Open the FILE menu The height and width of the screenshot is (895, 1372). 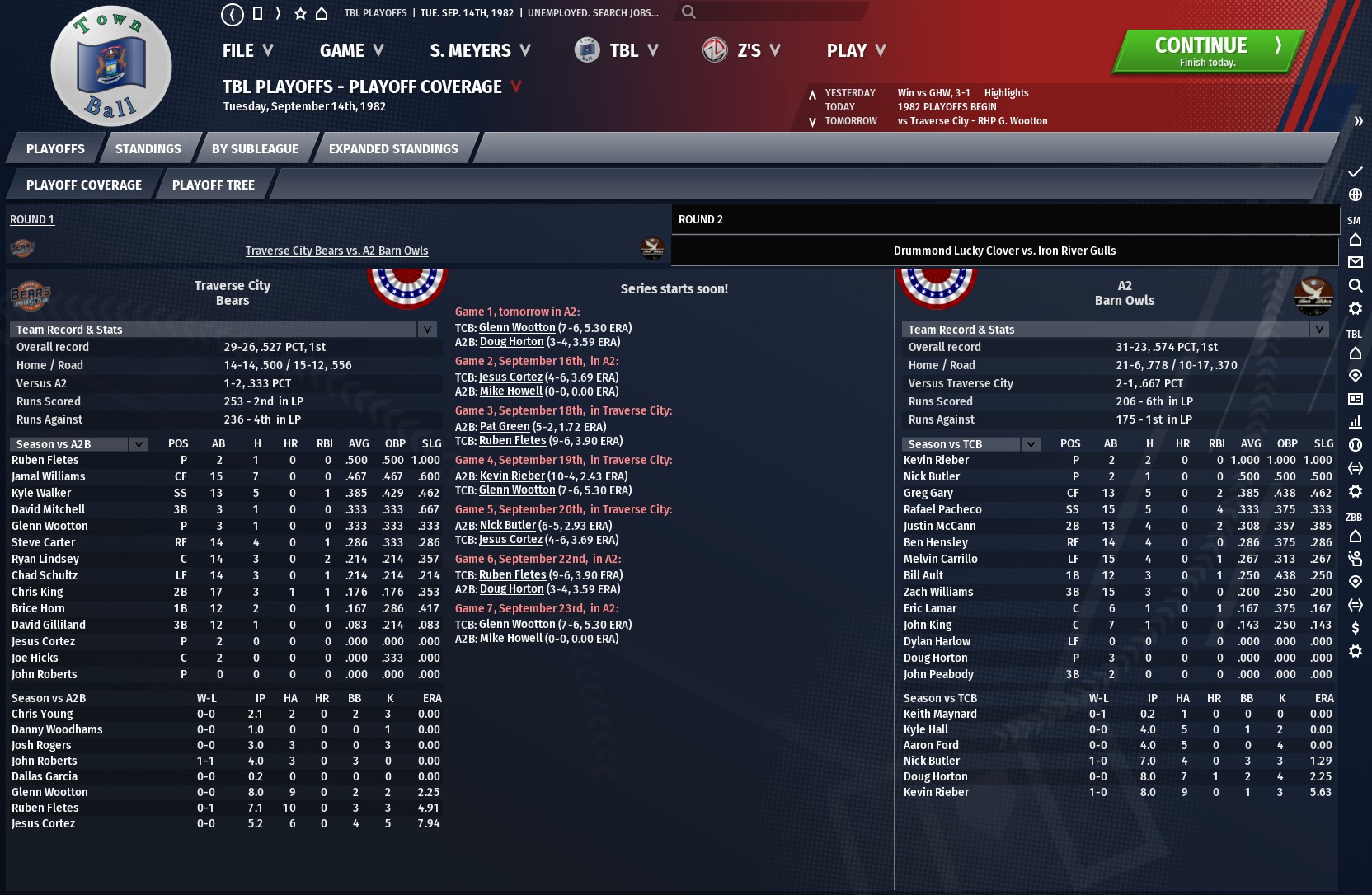(x=247, y=51)
